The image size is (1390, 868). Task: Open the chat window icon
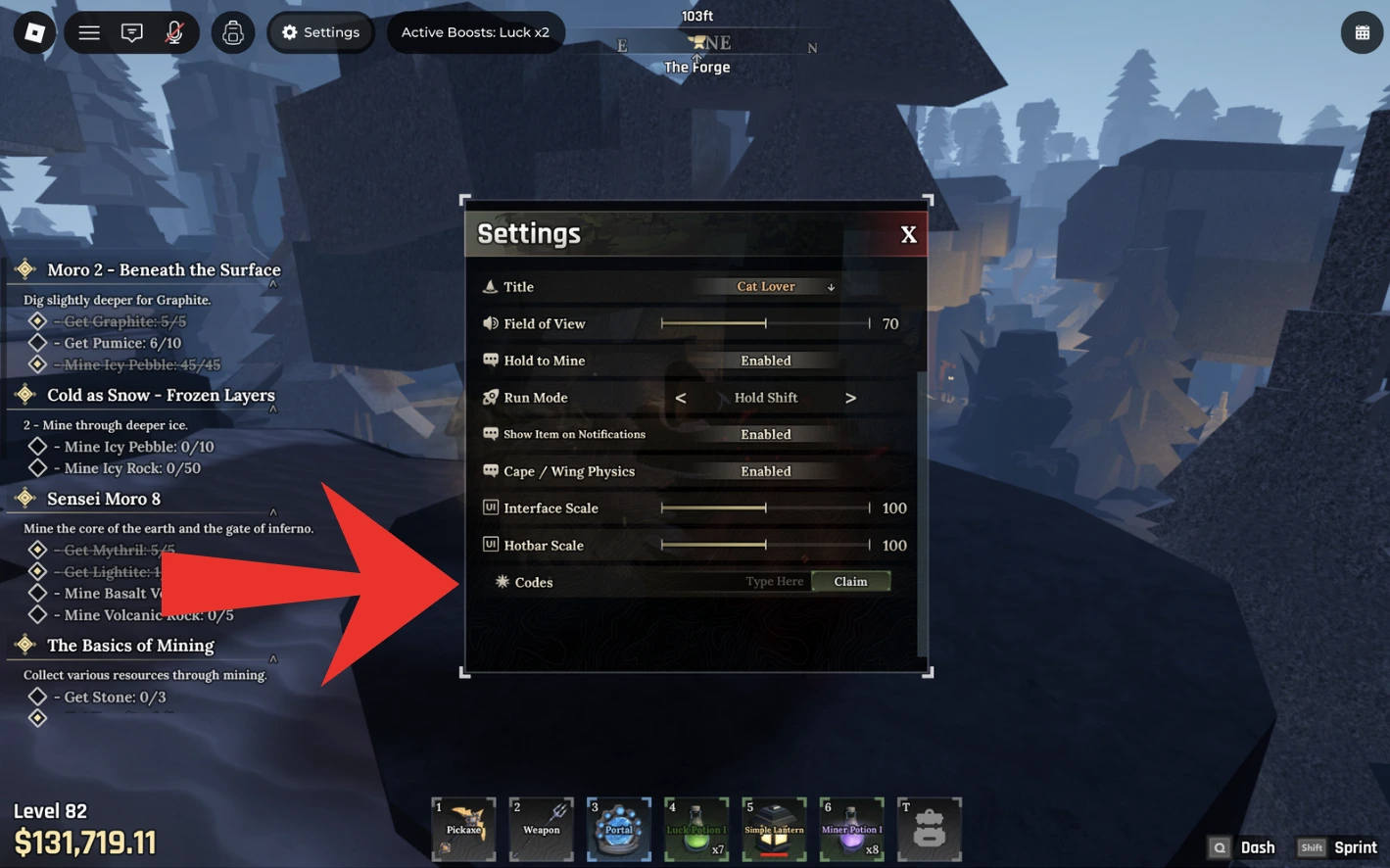click(x=131, y=32)
